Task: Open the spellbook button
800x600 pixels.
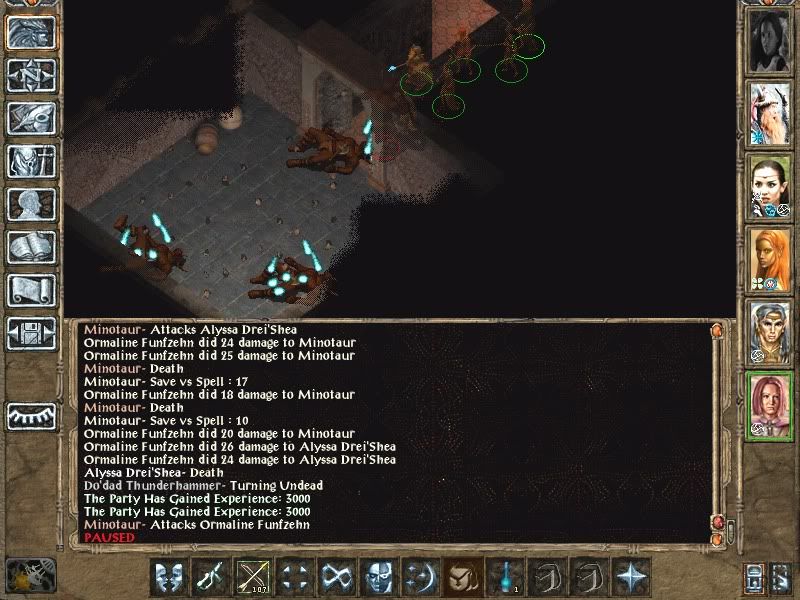Action: point(31,247)
